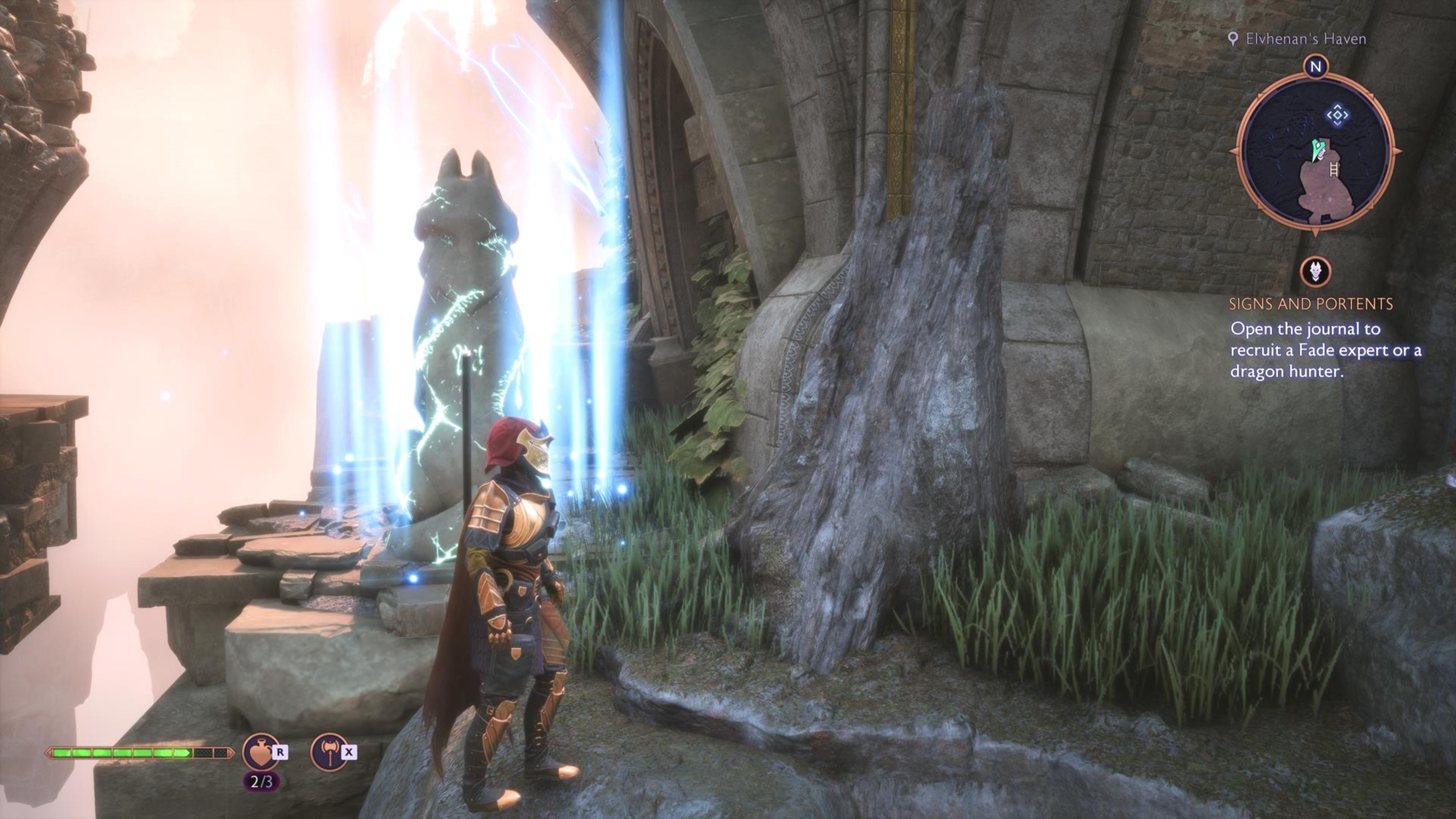1456x819 pixels.
Task: Activate the axe ability icon
Action: (329, 752)
